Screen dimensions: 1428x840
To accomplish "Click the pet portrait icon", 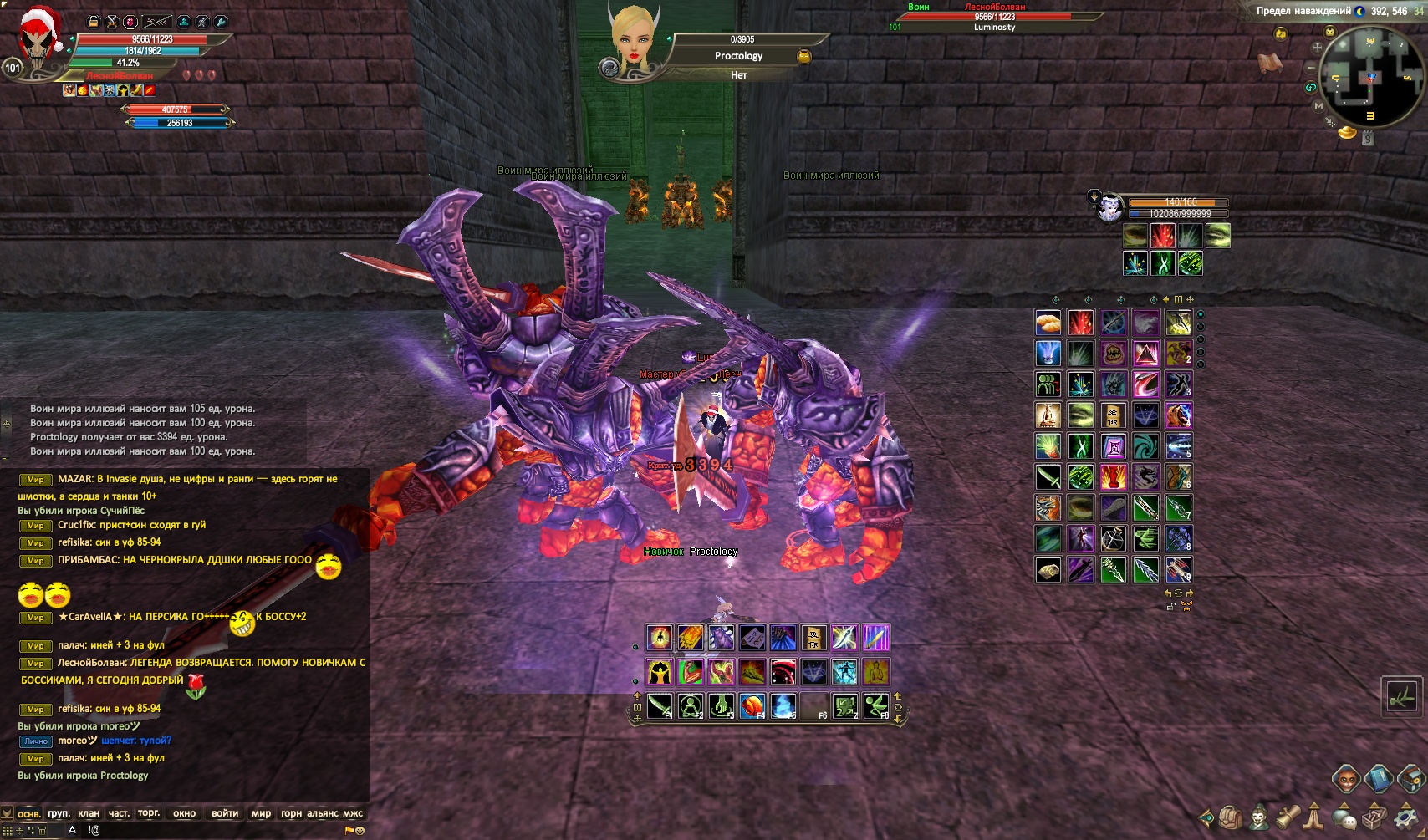I will click(x=1109, y=208).
